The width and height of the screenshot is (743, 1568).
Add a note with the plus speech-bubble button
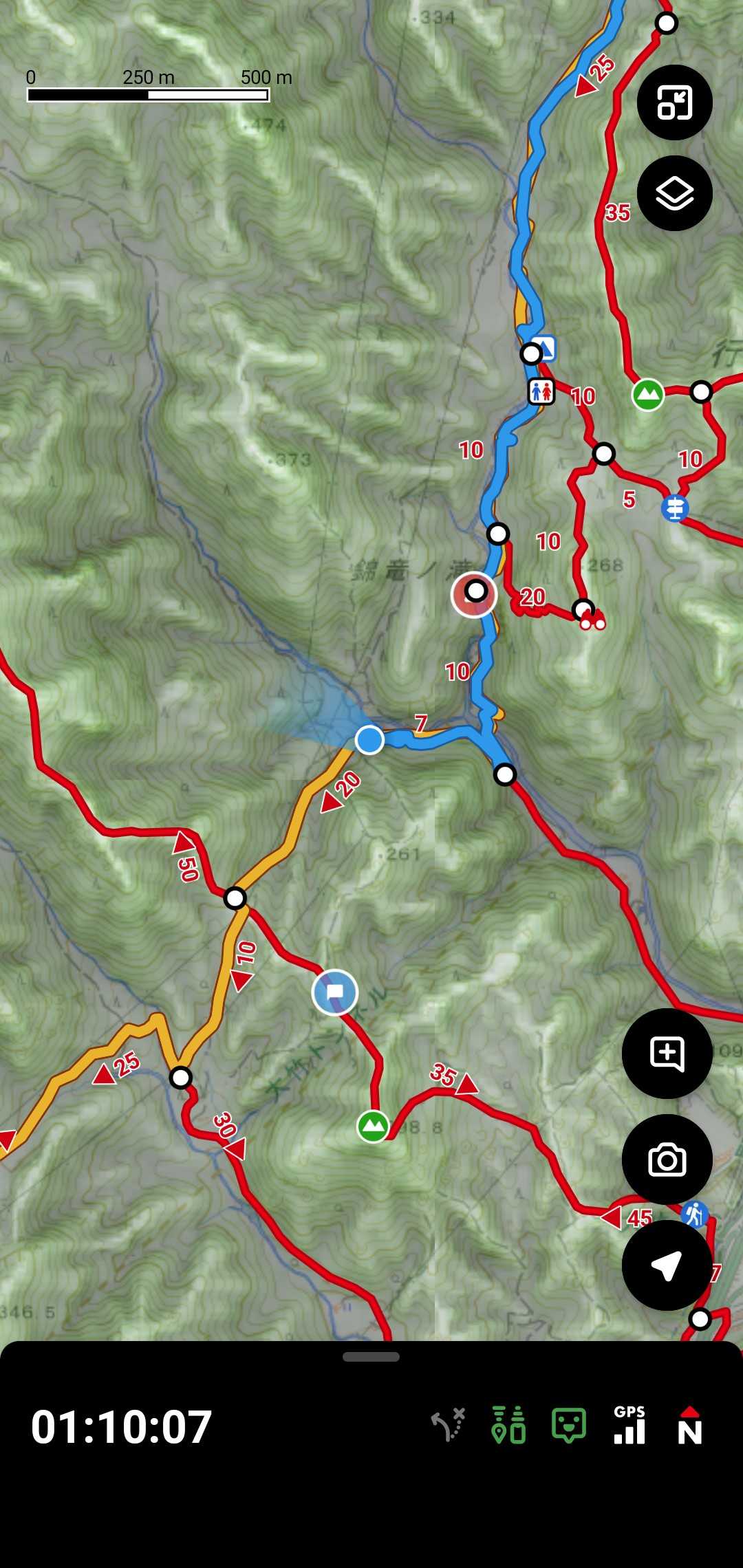tap(667, 1054)
